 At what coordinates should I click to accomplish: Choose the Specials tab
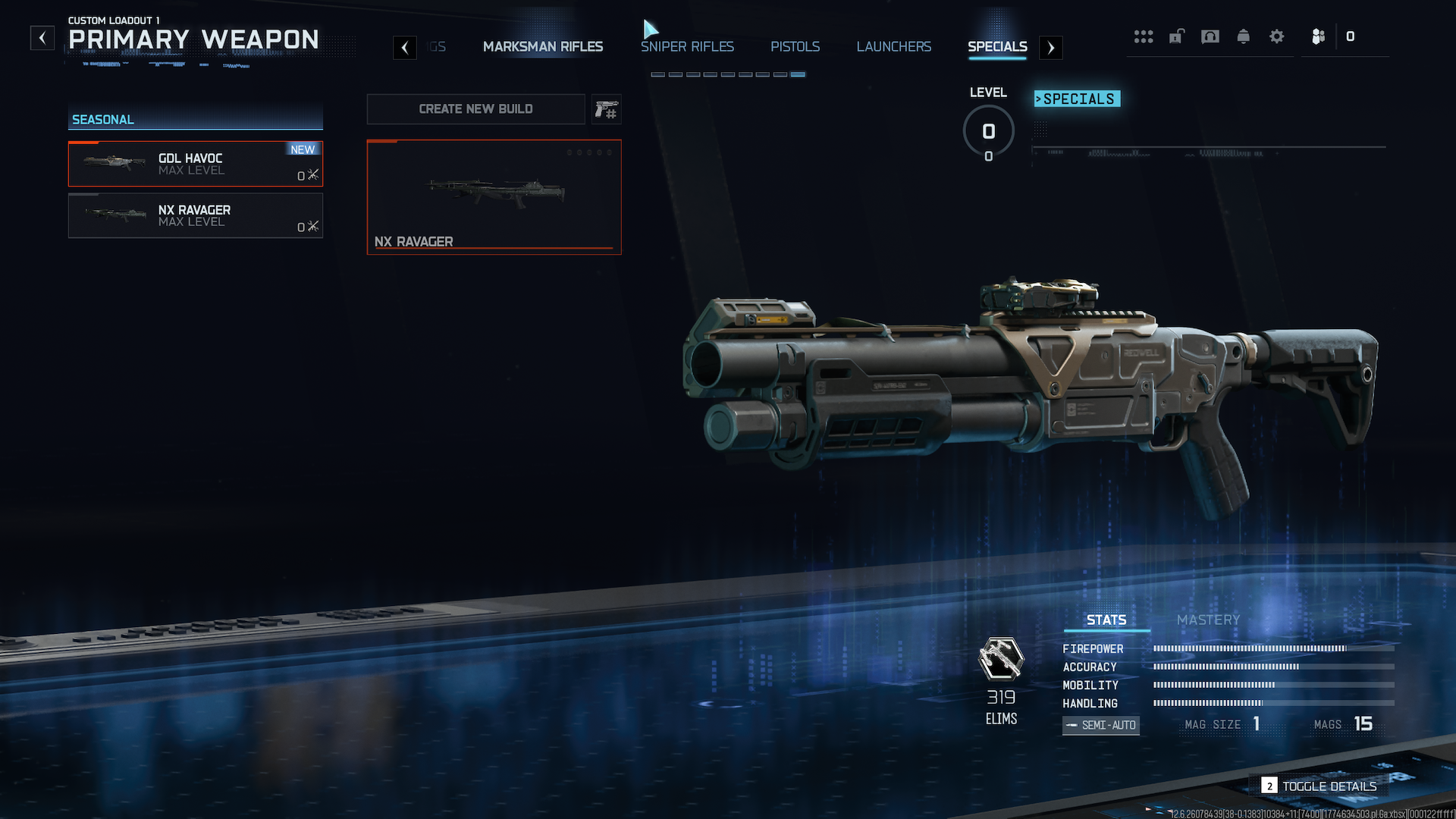[x=997, y=47]
